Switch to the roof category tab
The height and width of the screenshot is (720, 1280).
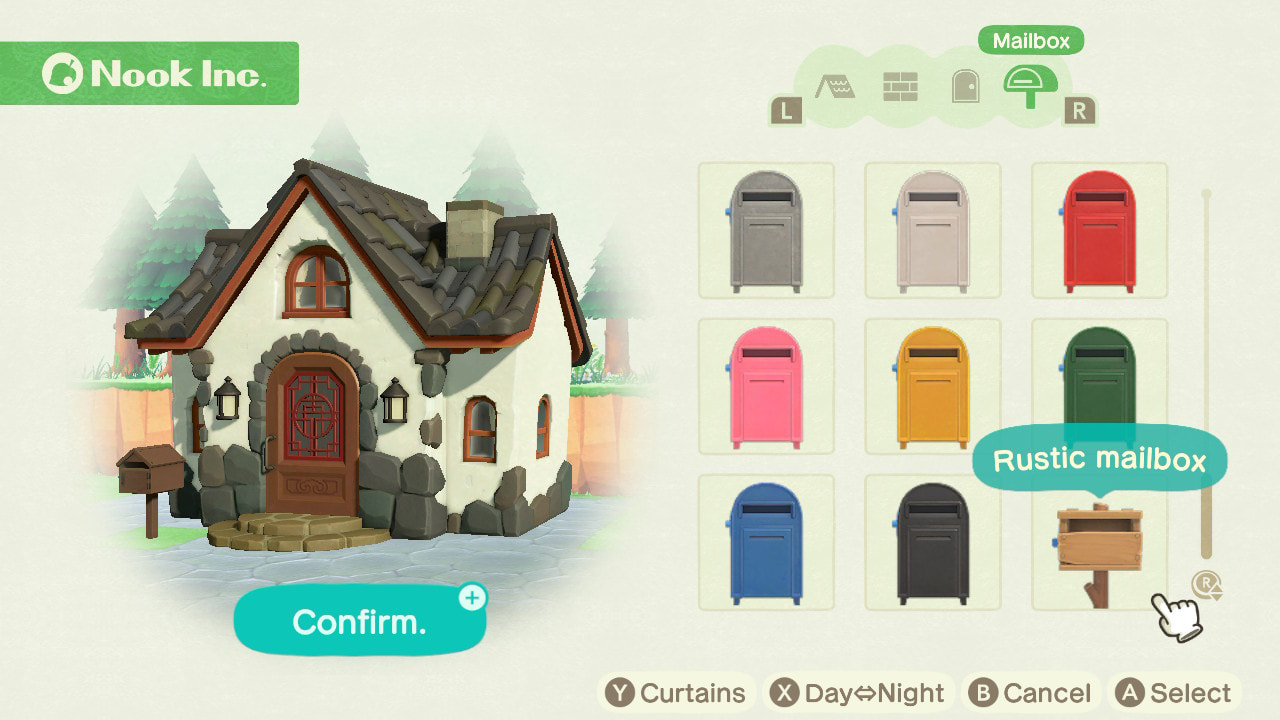[834, 87]
